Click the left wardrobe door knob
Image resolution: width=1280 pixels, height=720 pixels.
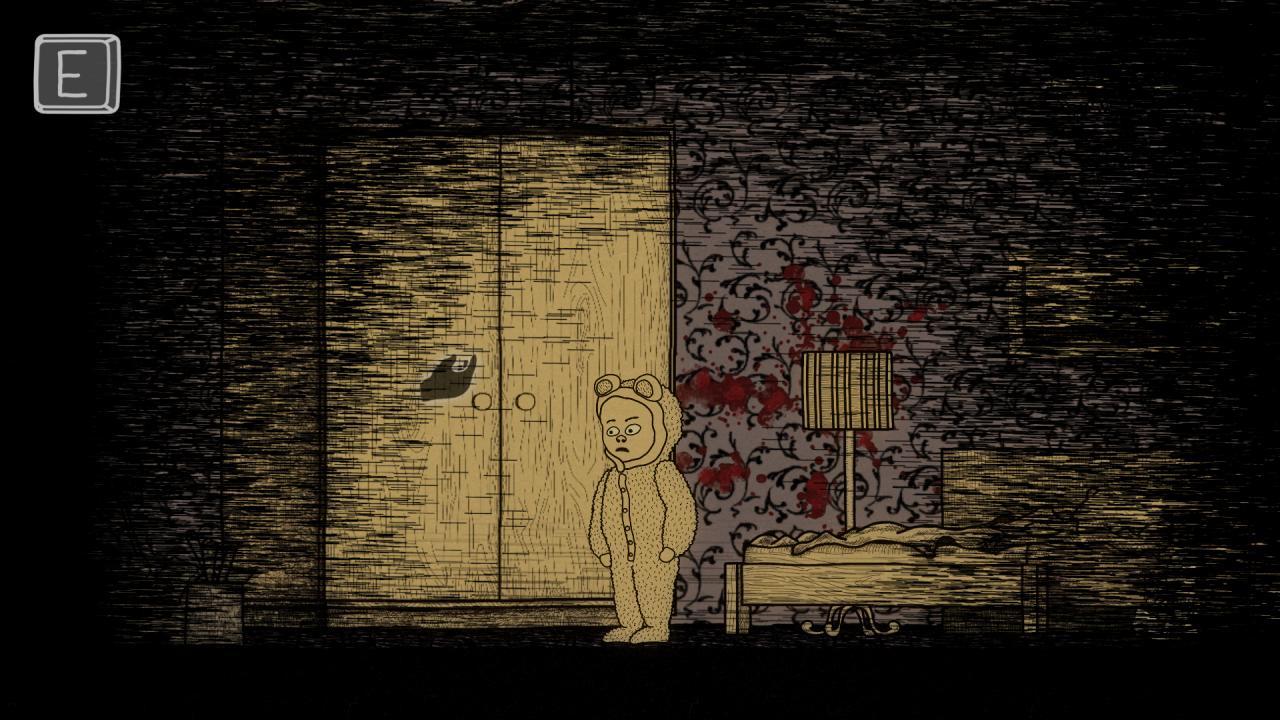[480, 401]
